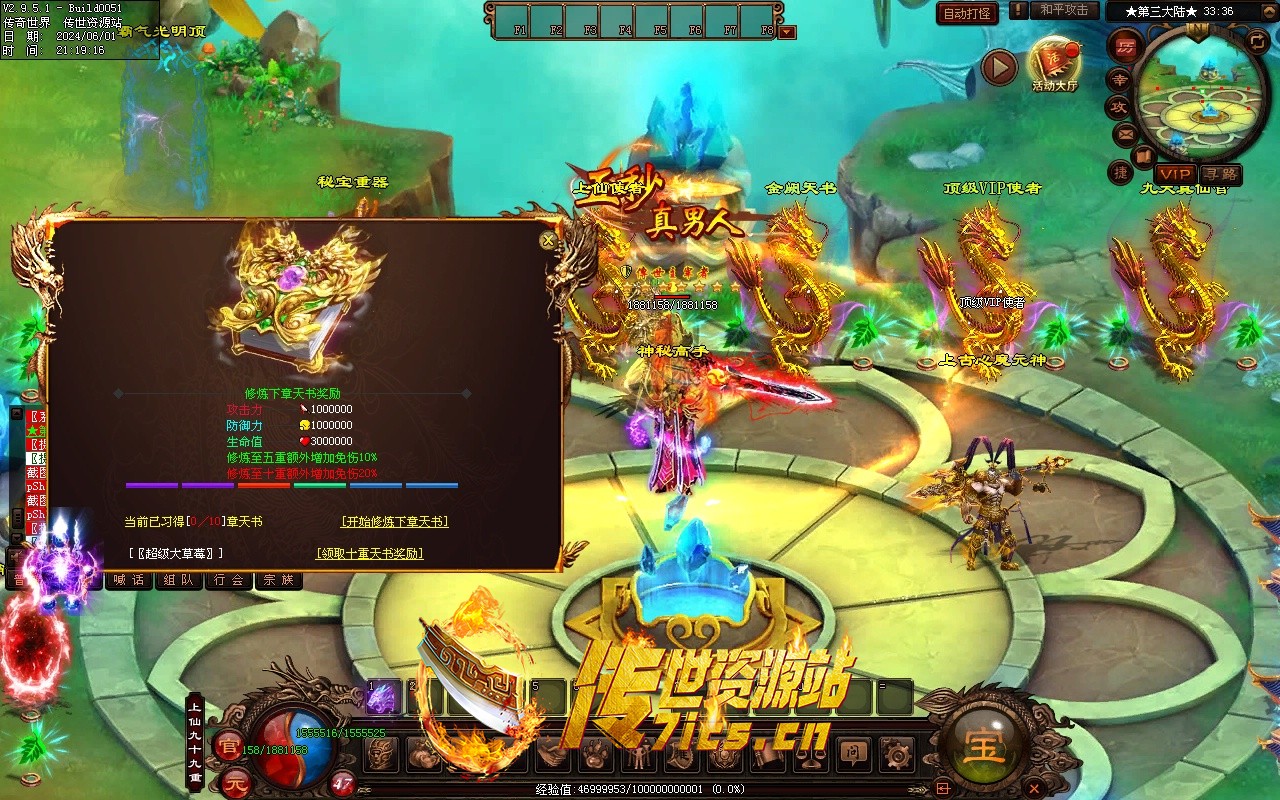
Task: Select the 行会 guild chat tab
Action: click(x=229, y=580)
